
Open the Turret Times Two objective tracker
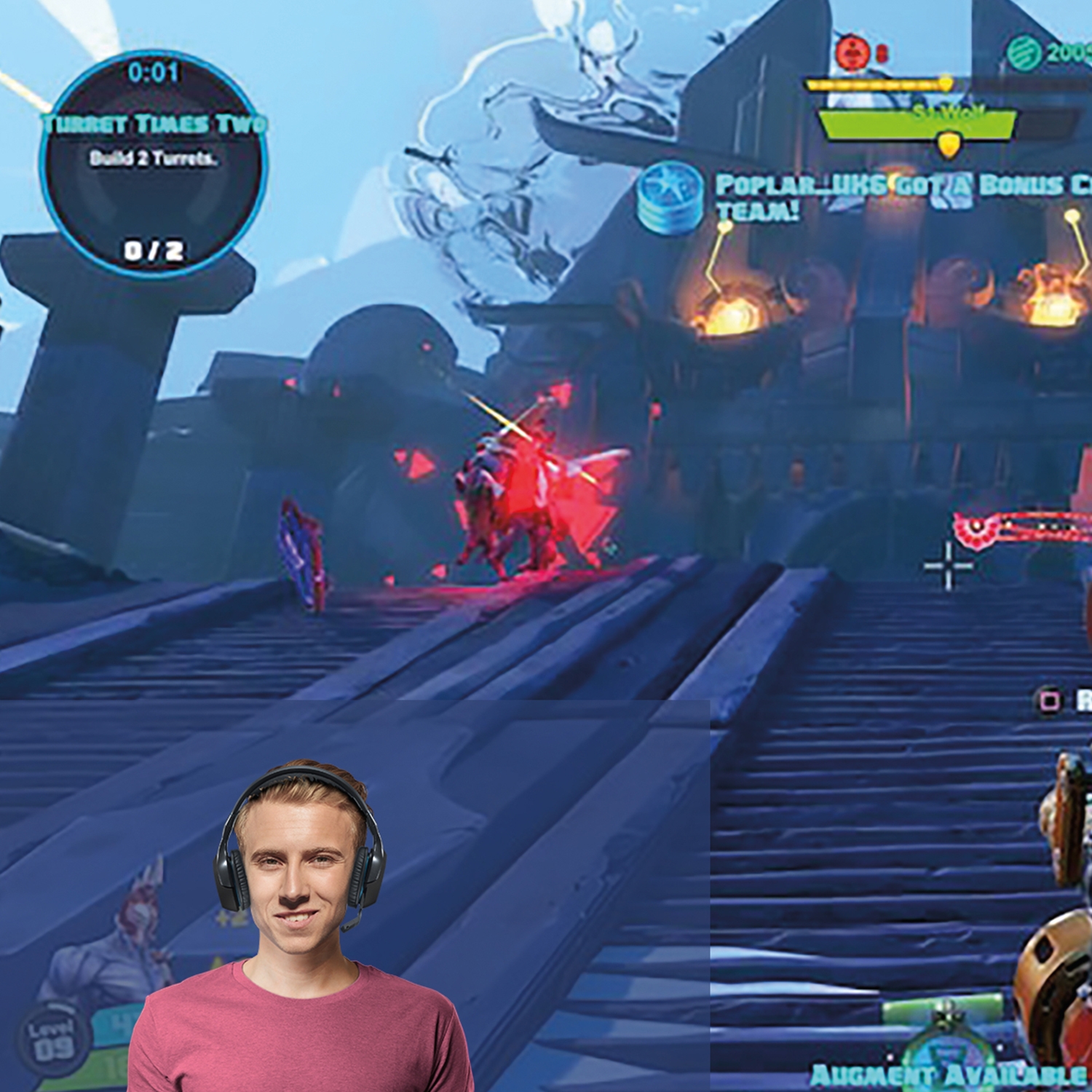(154, 165)
